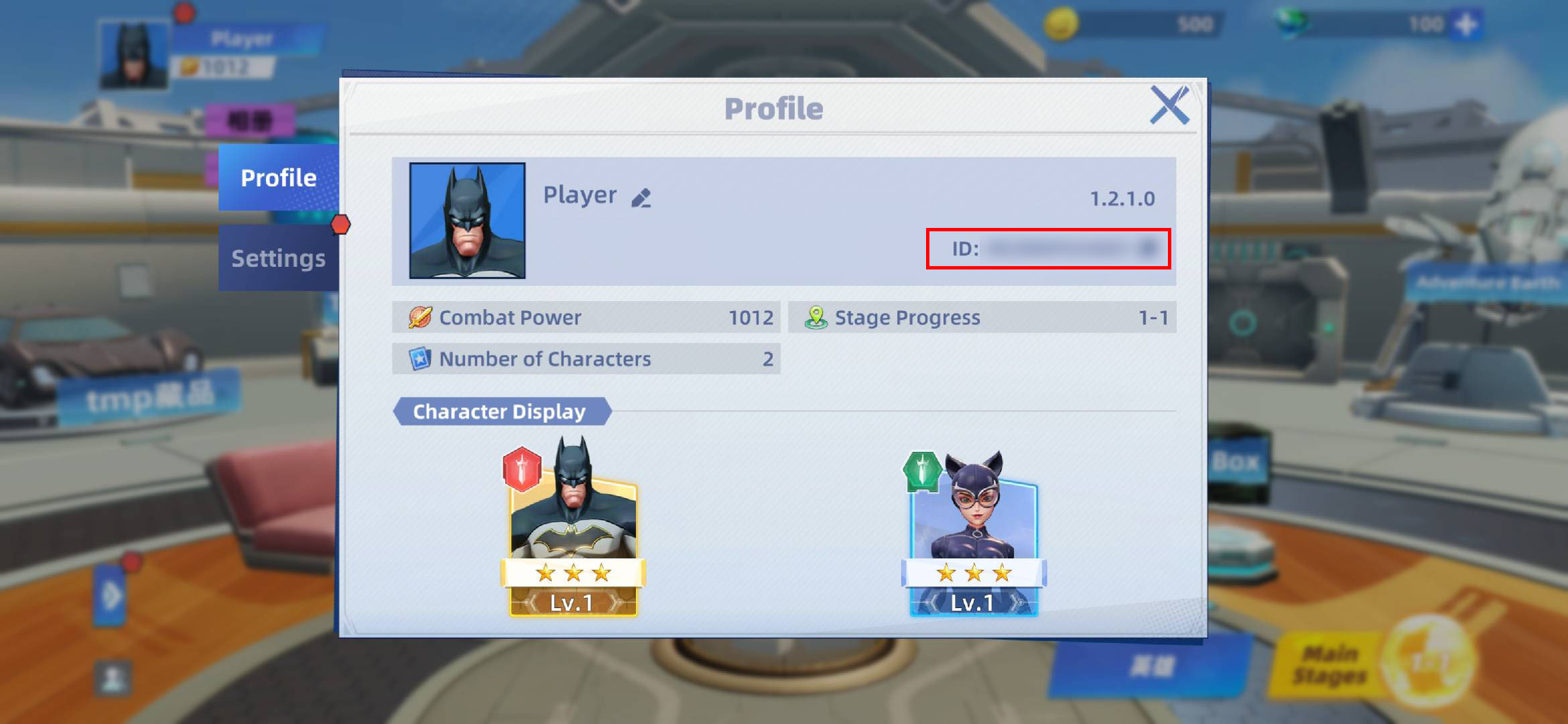
Task: Switch to the Settings tab
Action: [x=279, y=257]
